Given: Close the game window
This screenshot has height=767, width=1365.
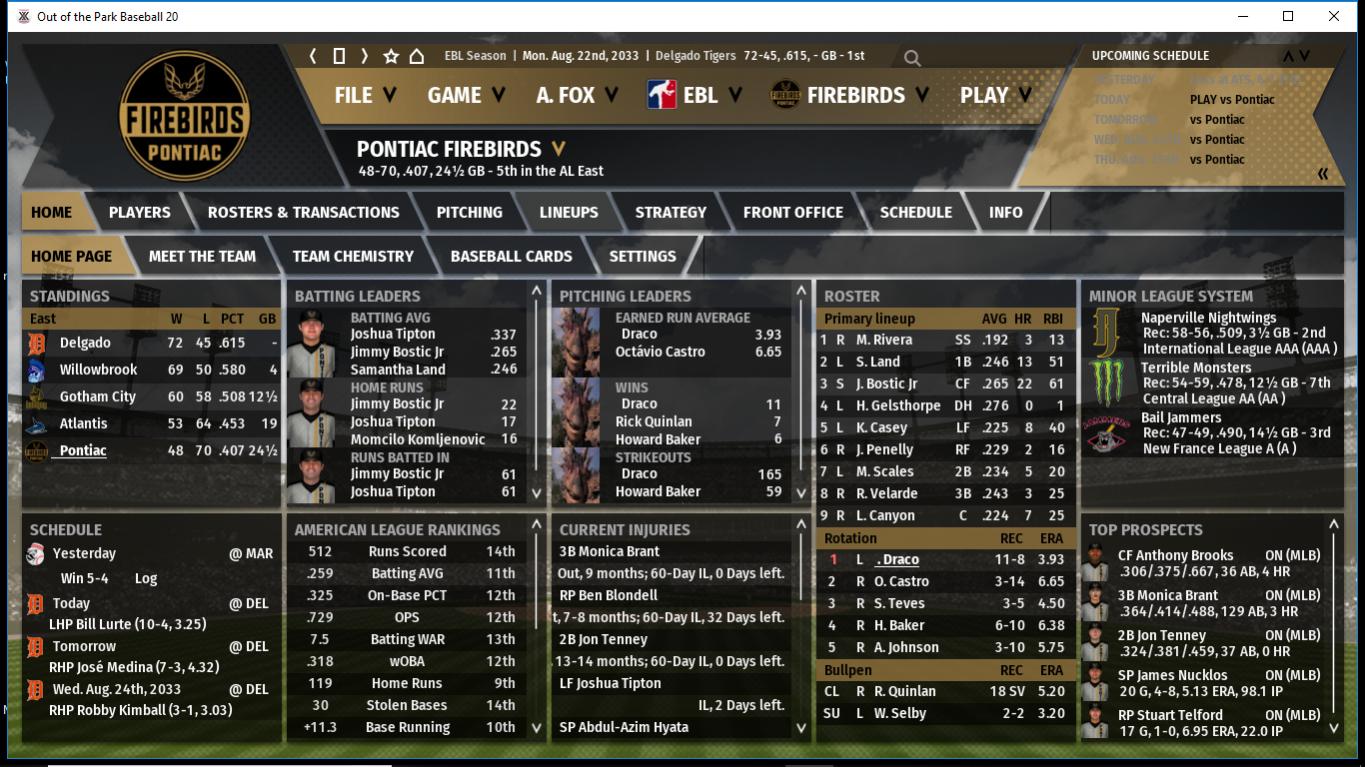Looking at the screenshot, I should tap(1334, 16).
